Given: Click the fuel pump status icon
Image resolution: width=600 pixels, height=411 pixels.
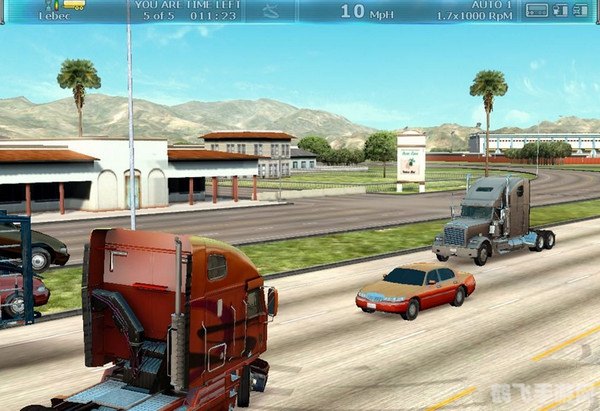Looking at the screenshot, I should [x=560, y=10].
